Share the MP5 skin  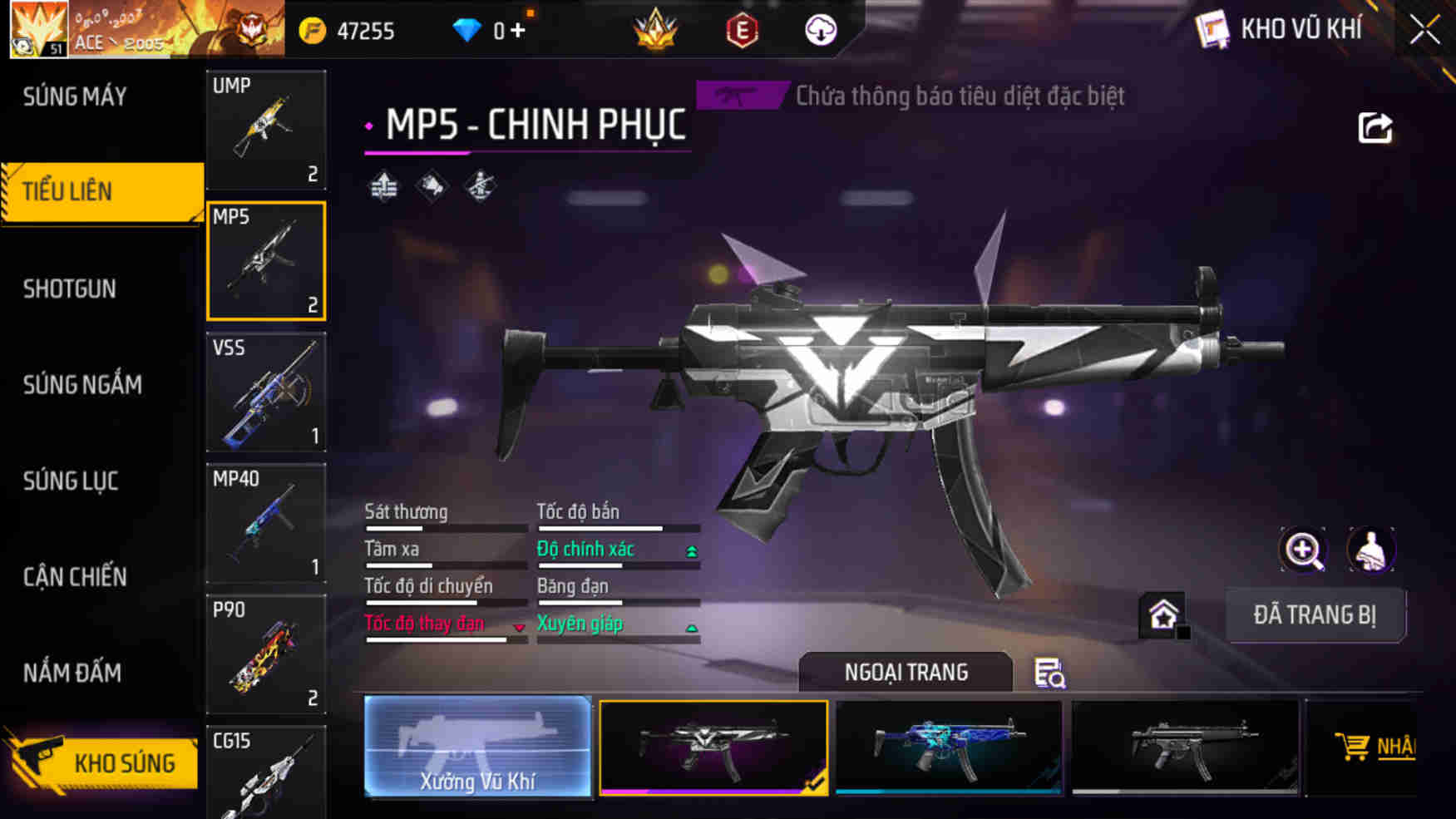(x=1375, y=128)
